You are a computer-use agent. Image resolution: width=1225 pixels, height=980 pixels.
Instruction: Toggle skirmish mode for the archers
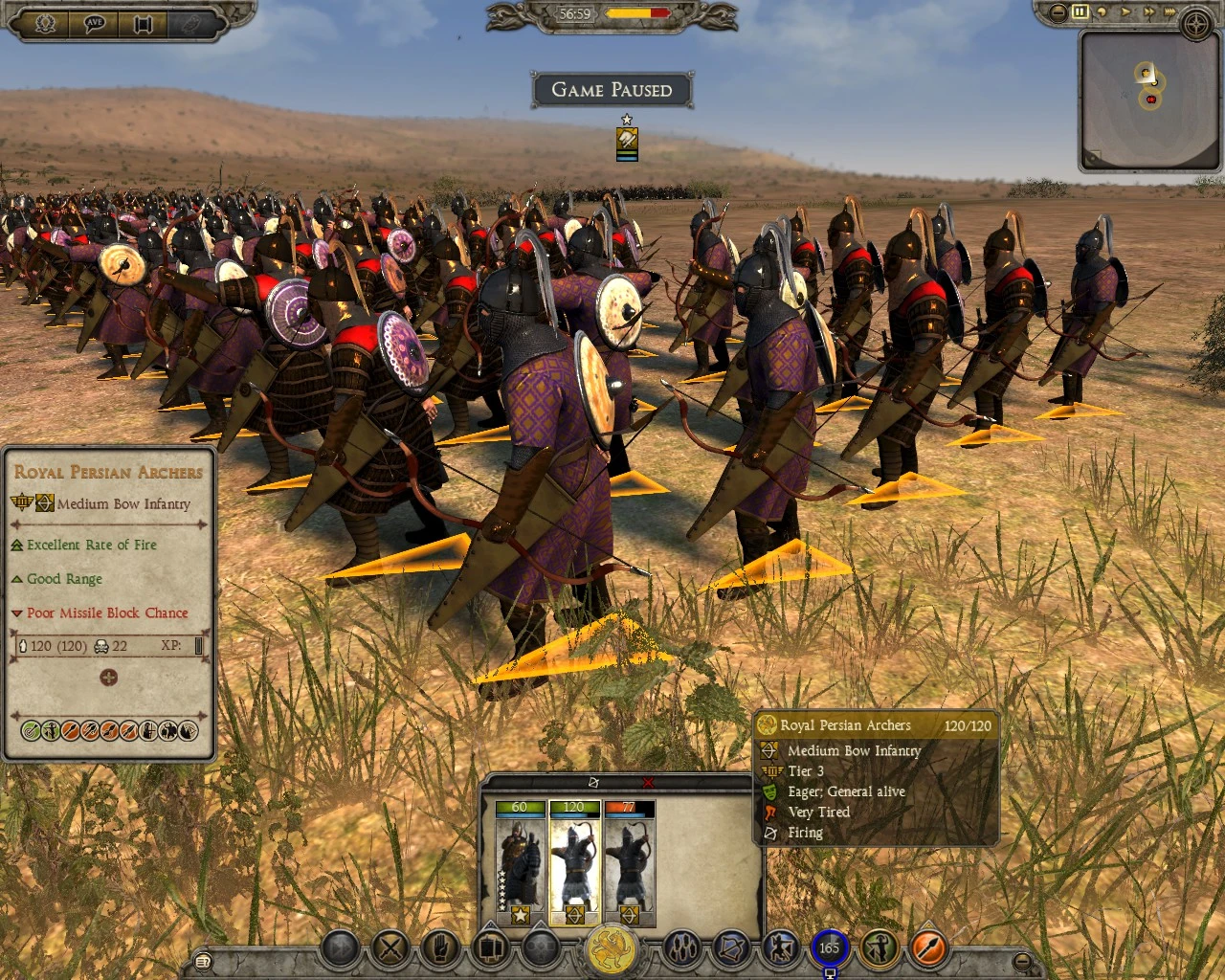coord(780,947)
